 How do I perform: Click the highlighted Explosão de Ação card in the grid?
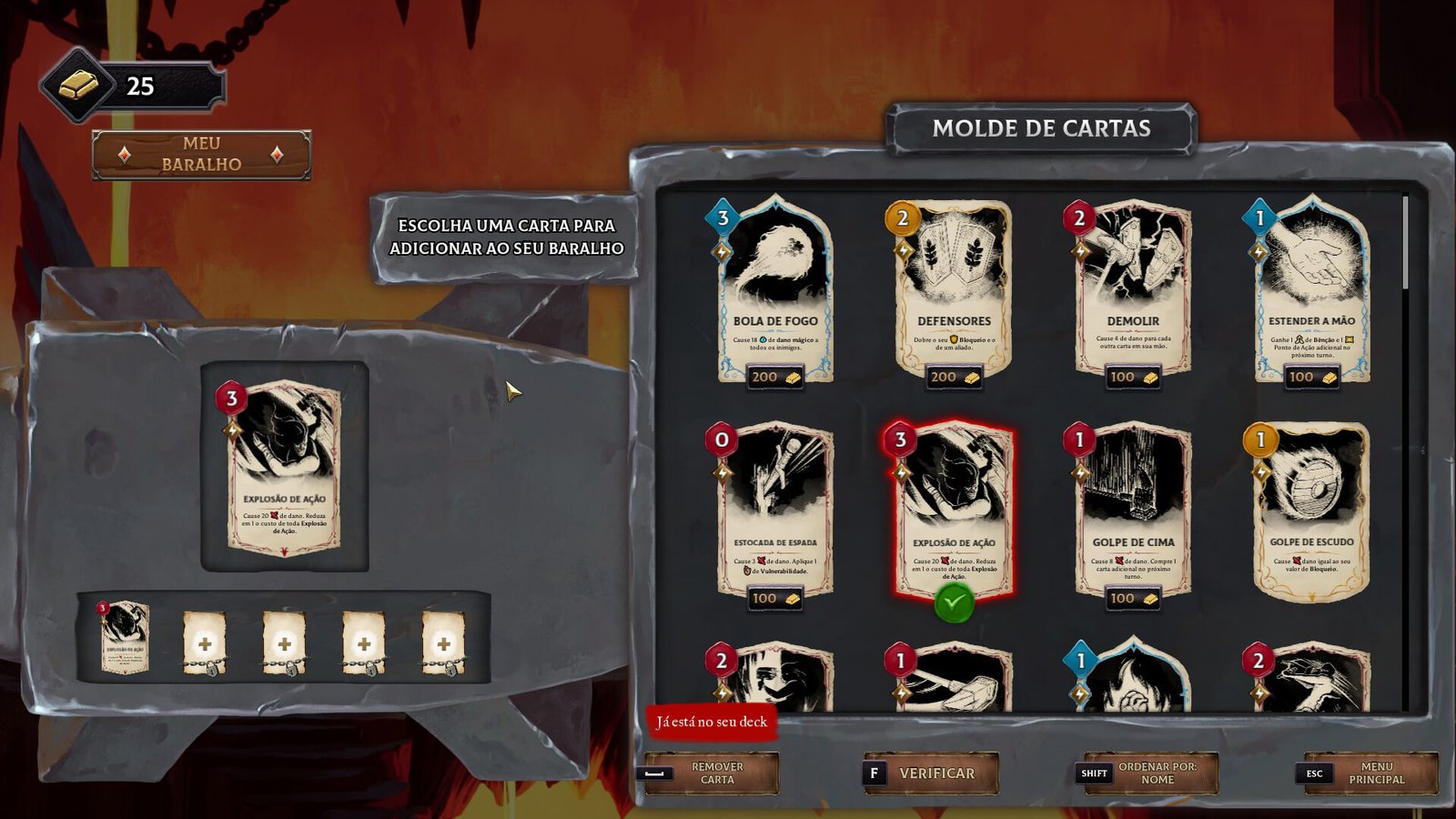click(x=953, y=510)
